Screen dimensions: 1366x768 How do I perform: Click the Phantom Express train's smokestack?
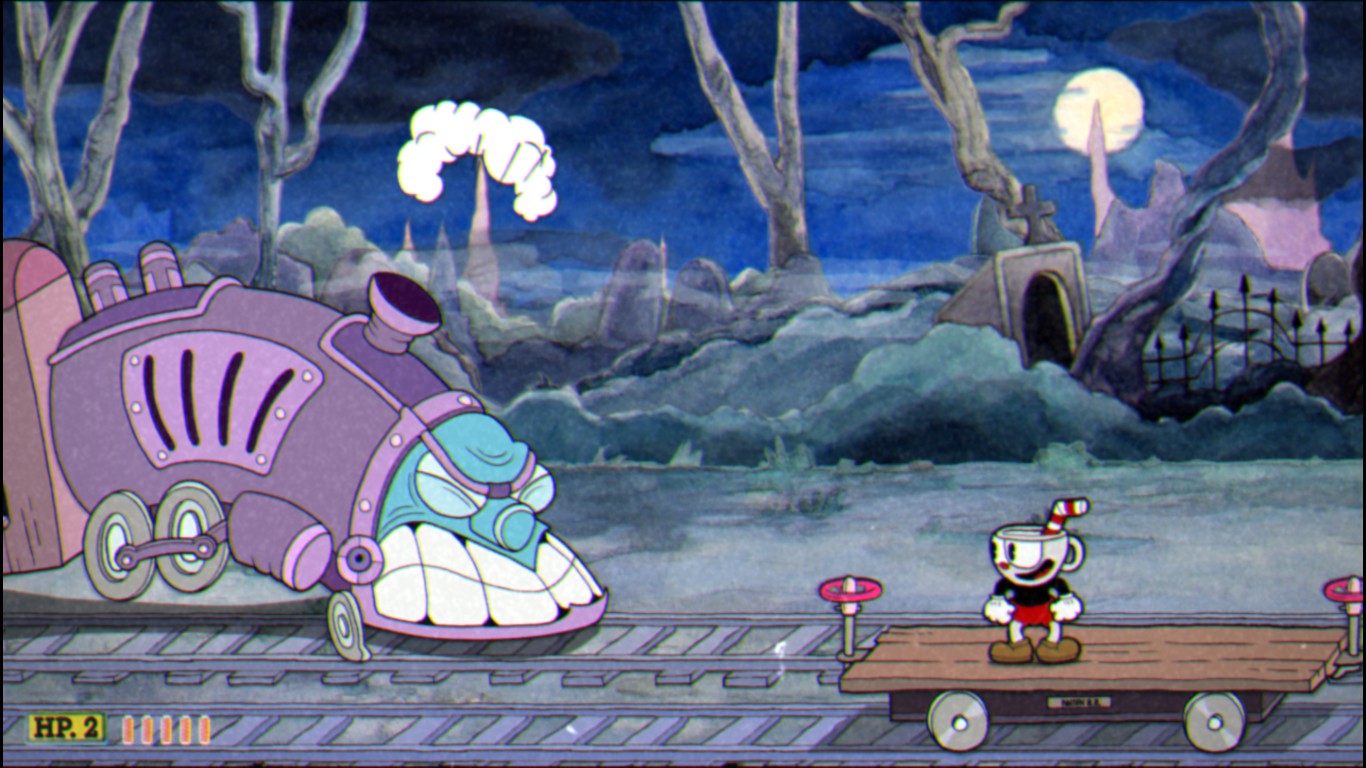coord(398,308)
